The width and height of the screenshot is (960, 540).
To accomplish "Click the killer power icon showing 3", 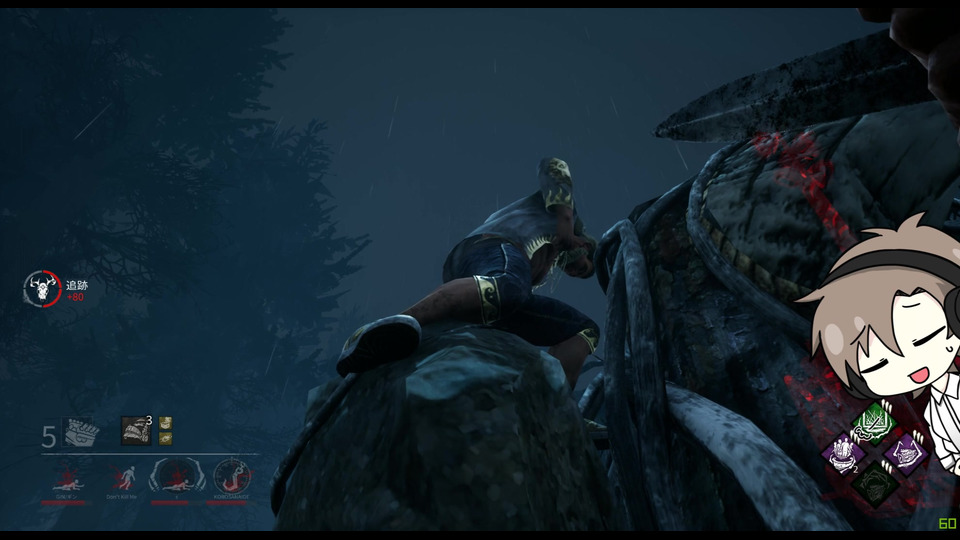I will coord(136,431).
